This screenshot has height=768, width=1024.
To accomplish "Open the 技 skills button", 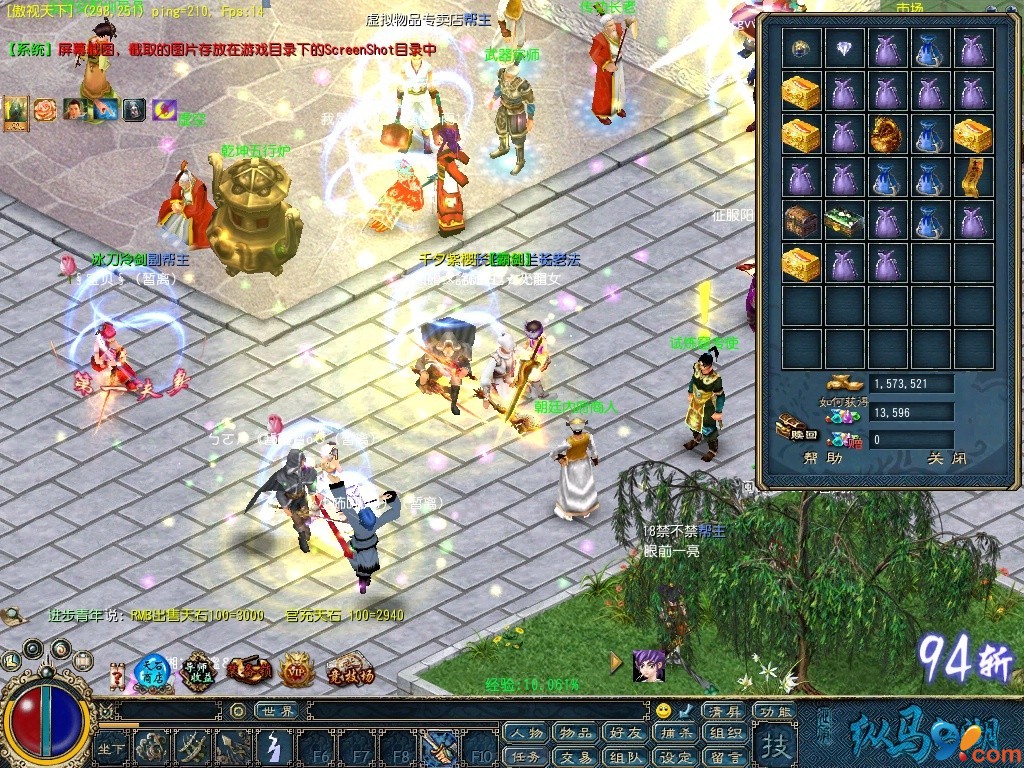I will point(776,745).
